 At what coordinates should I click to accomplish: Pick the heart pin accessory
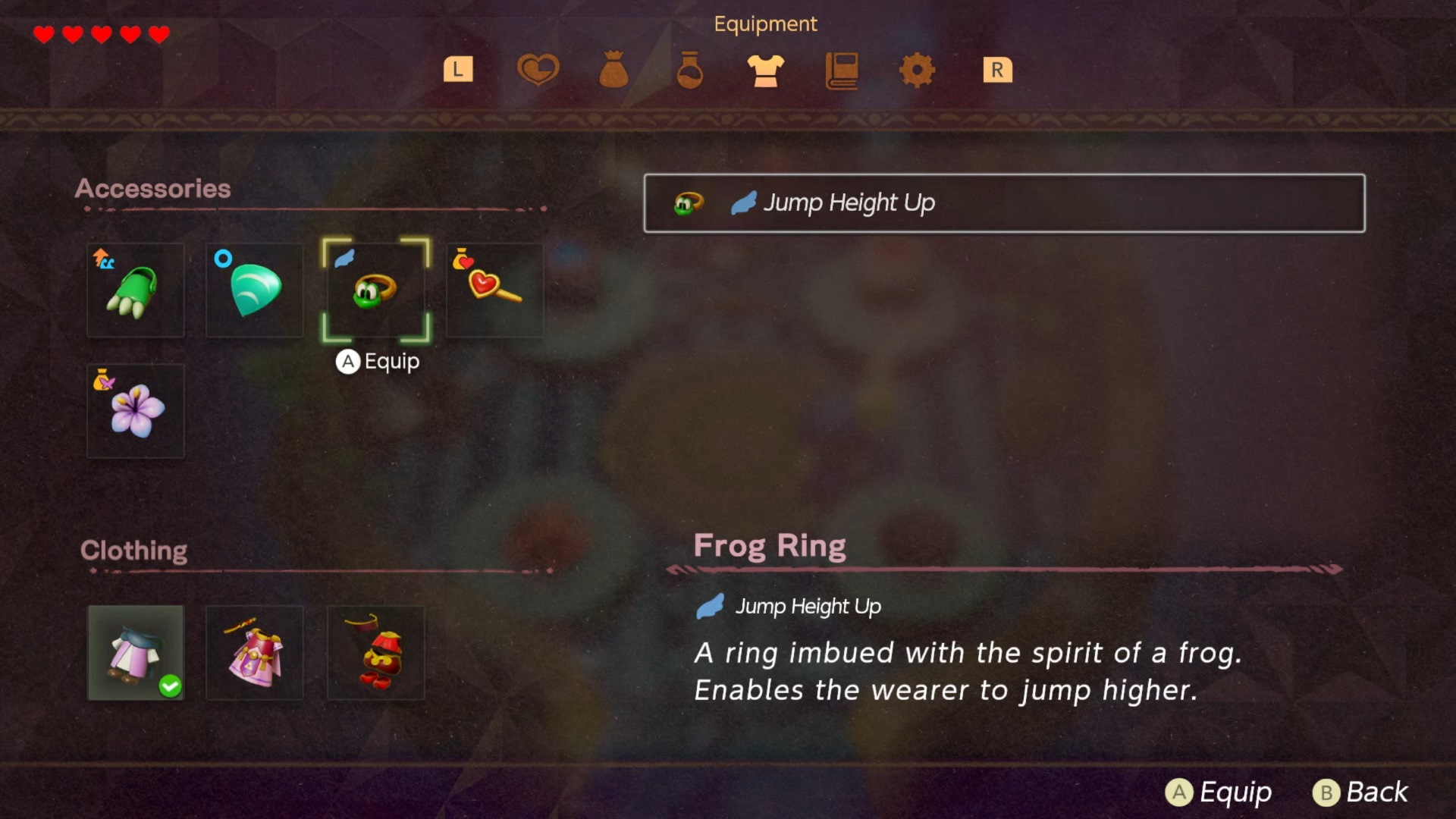pos(494,290)
